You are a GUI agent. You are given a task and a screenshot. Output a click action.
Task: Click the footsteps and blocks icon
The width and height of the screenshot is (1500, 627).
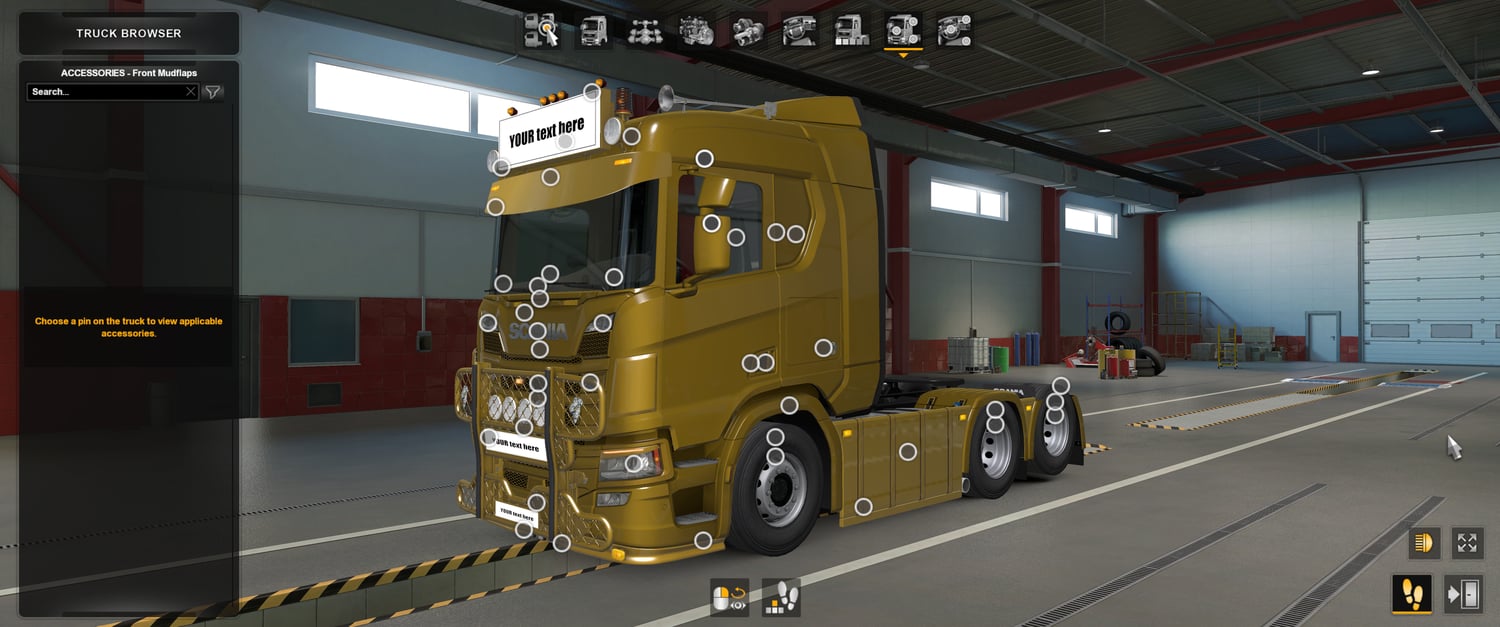pyautogui.click(x=781, y=598)
